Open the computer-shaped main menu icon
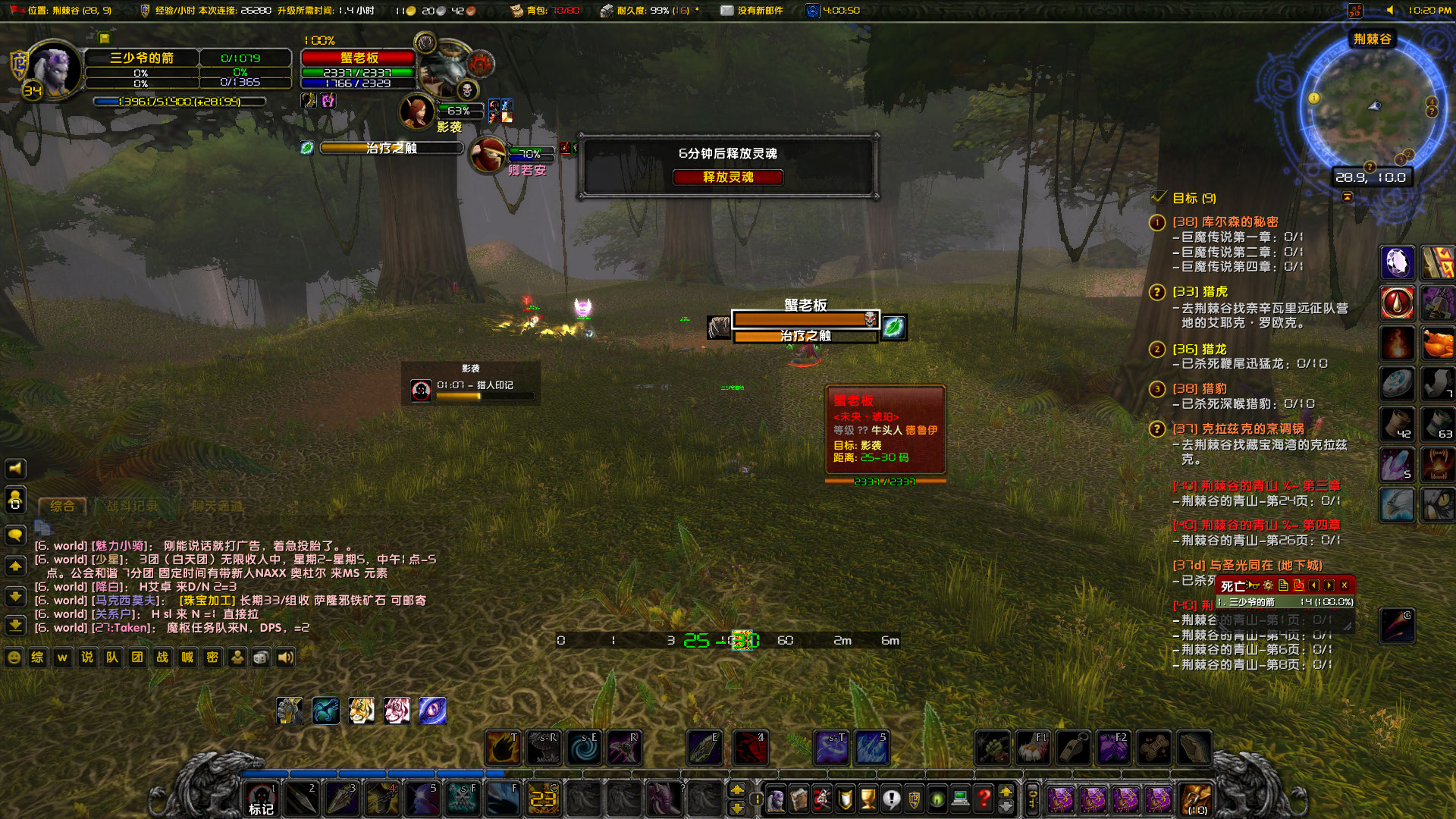This screenshot has width=1456, height=819. coord(960,799)
